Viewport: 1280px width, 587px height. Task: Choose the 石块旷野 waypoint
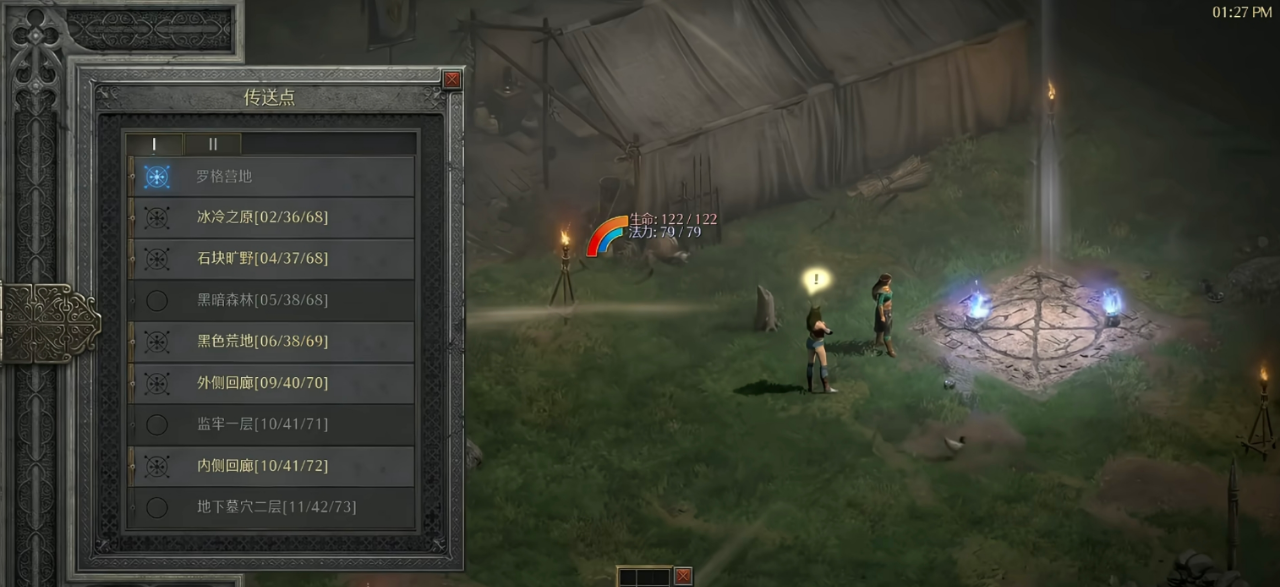coord(272,259)
